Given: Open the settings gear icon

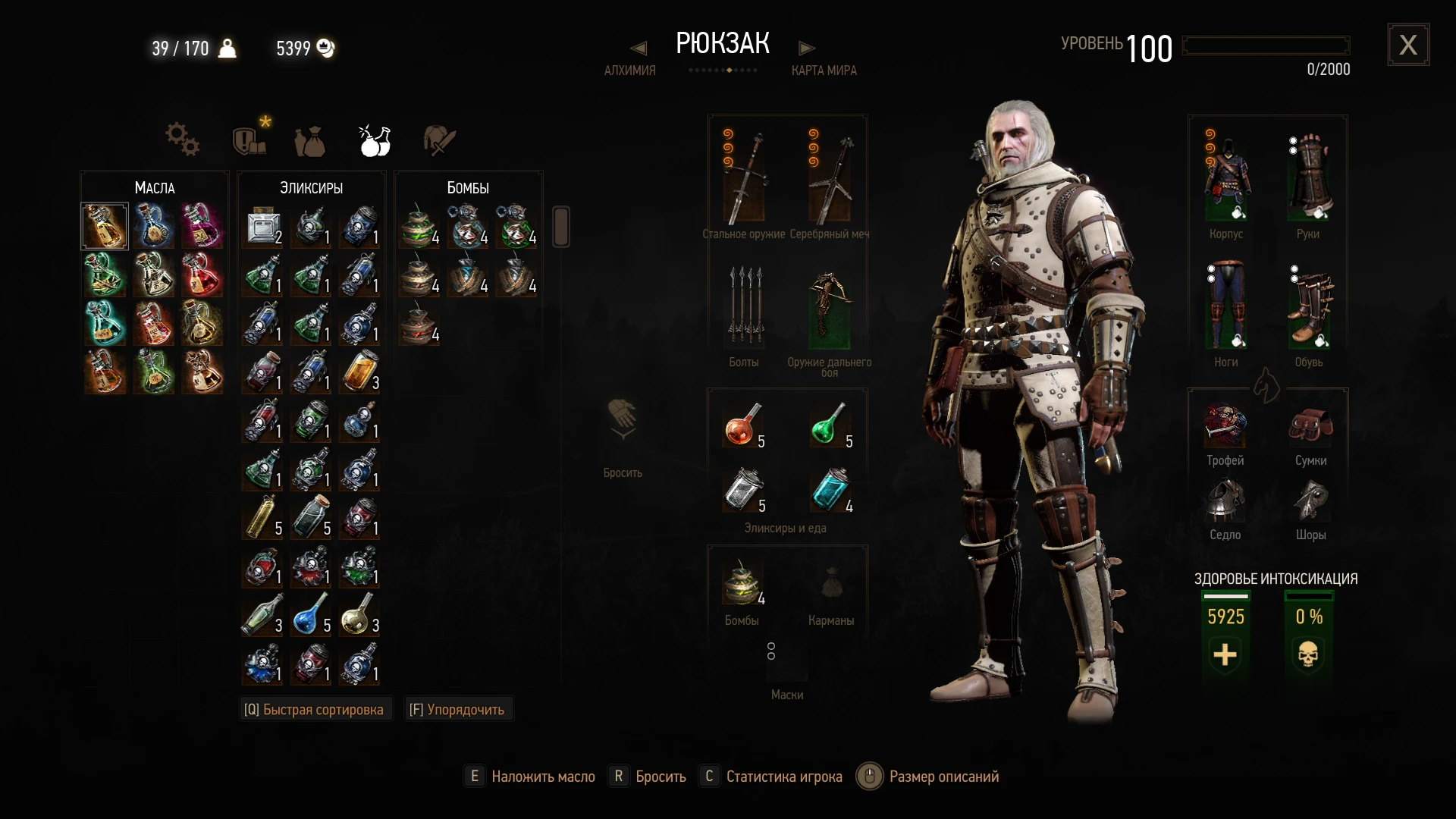Looking at the screenshot, I should click(x=181, y=139).
